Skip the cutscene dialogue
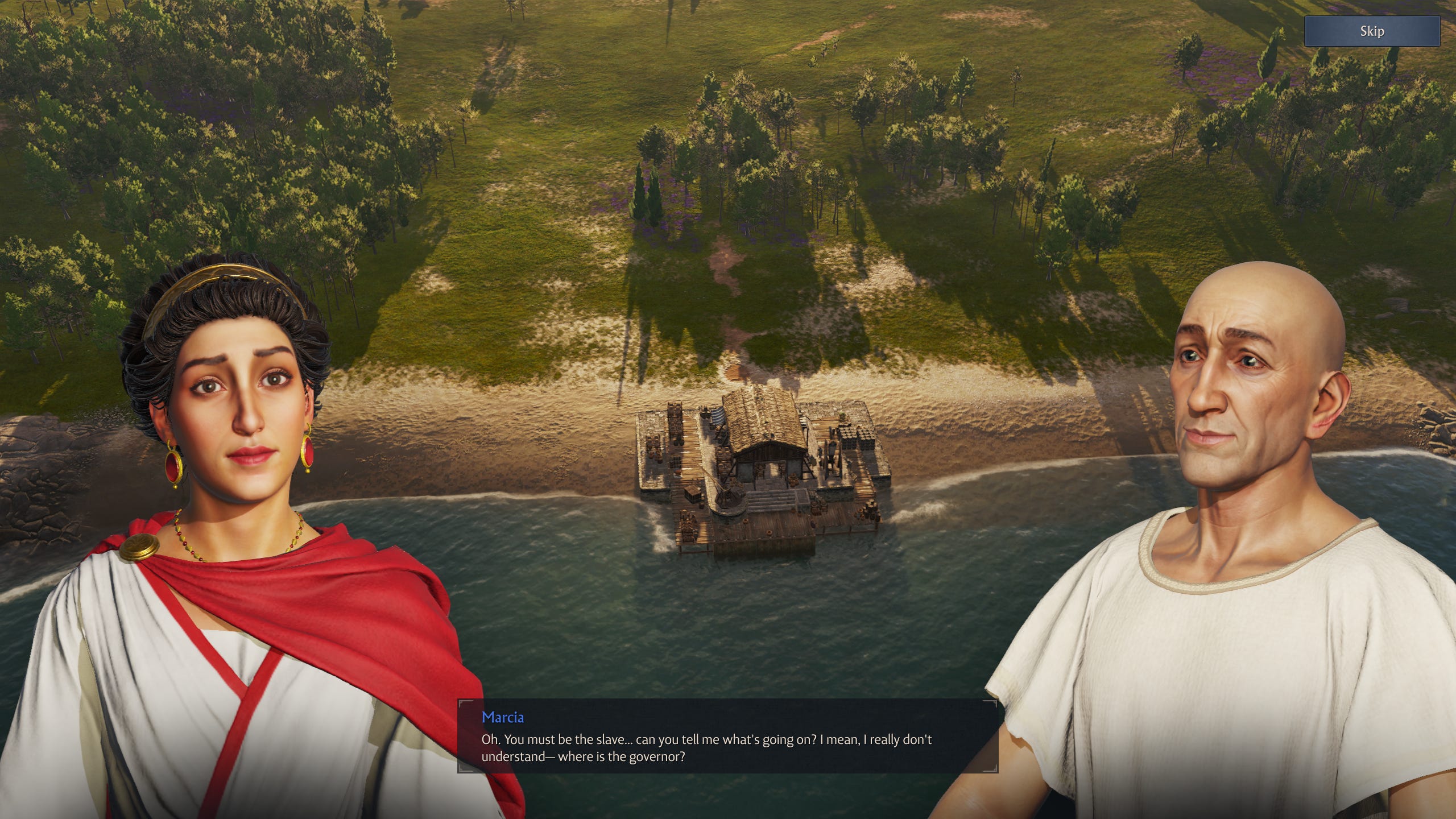Image resolution: width=1456 pixels, height=819 pixels. (x=1371, y=31)
